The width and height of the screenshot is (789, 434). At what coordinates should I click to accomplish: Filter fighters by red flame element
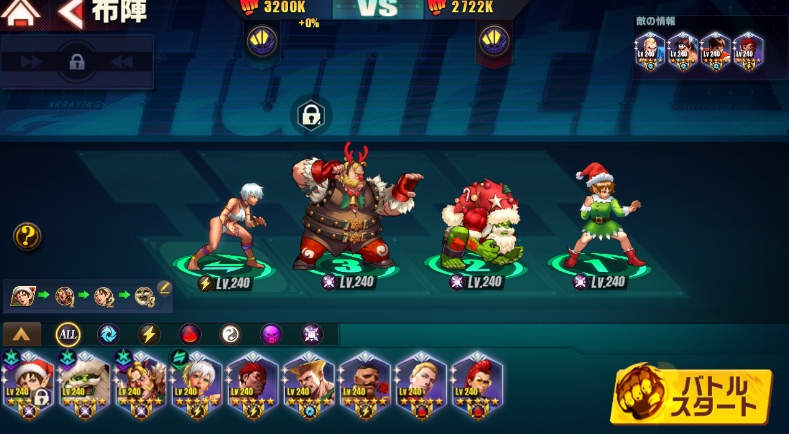190,334
